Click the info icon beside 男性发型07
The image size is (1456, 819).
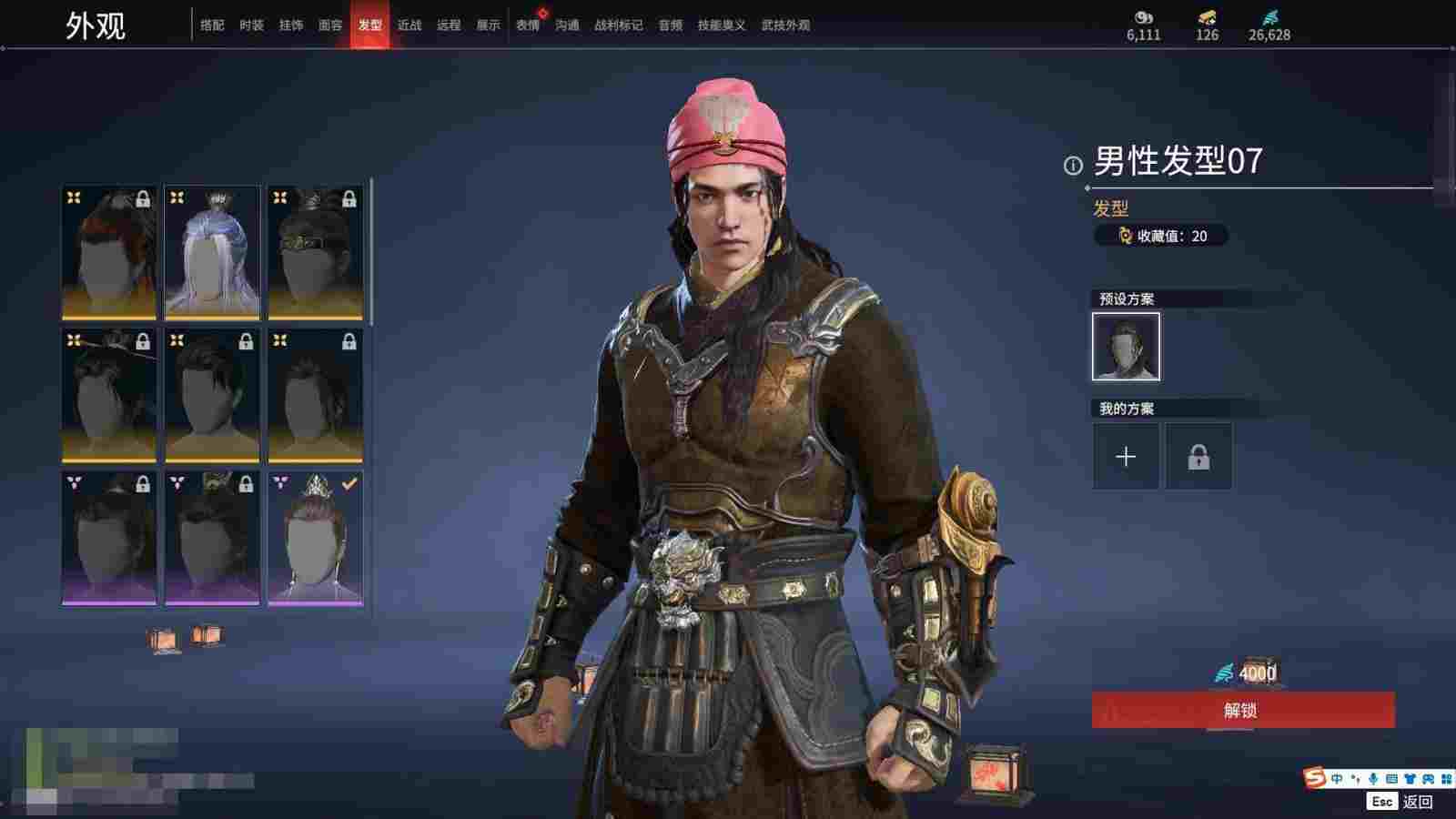coord(1073,165)
